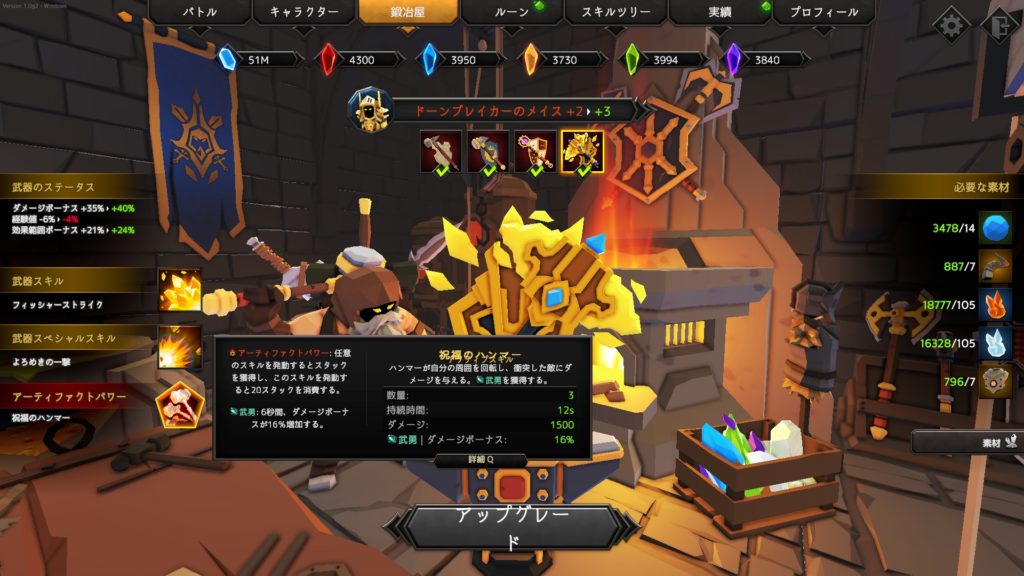
Task: Click the 祝福のハンマー artifact power icon
Action: [180, 404]
